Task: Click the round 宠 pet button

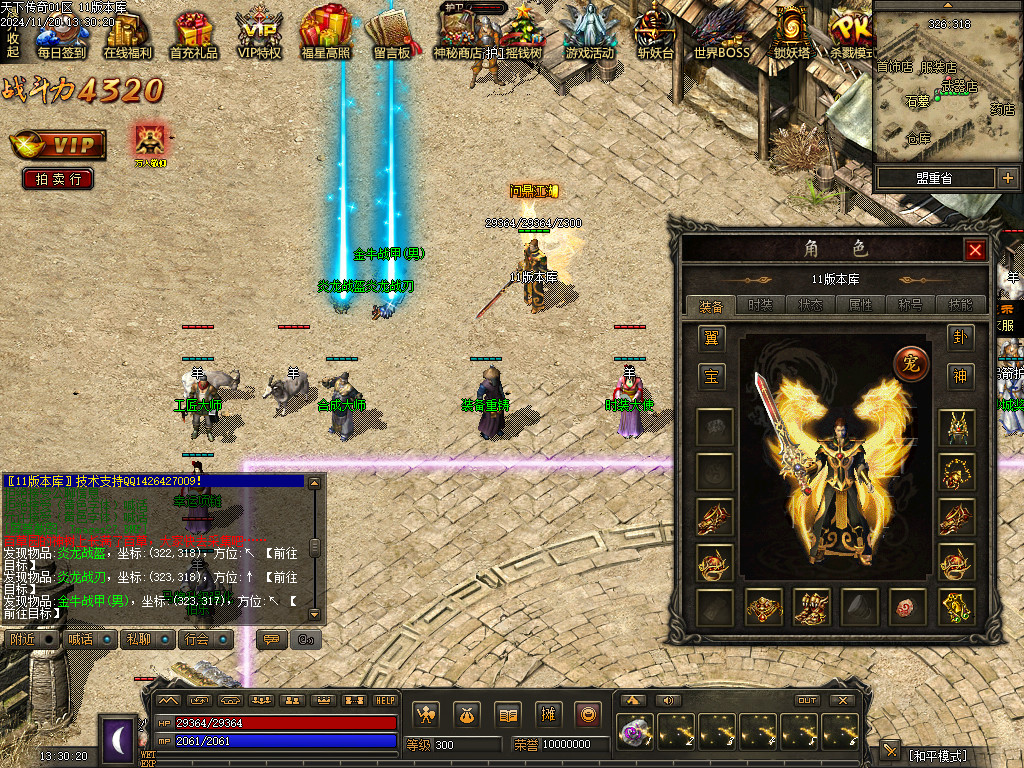Action: click(911, 362)
